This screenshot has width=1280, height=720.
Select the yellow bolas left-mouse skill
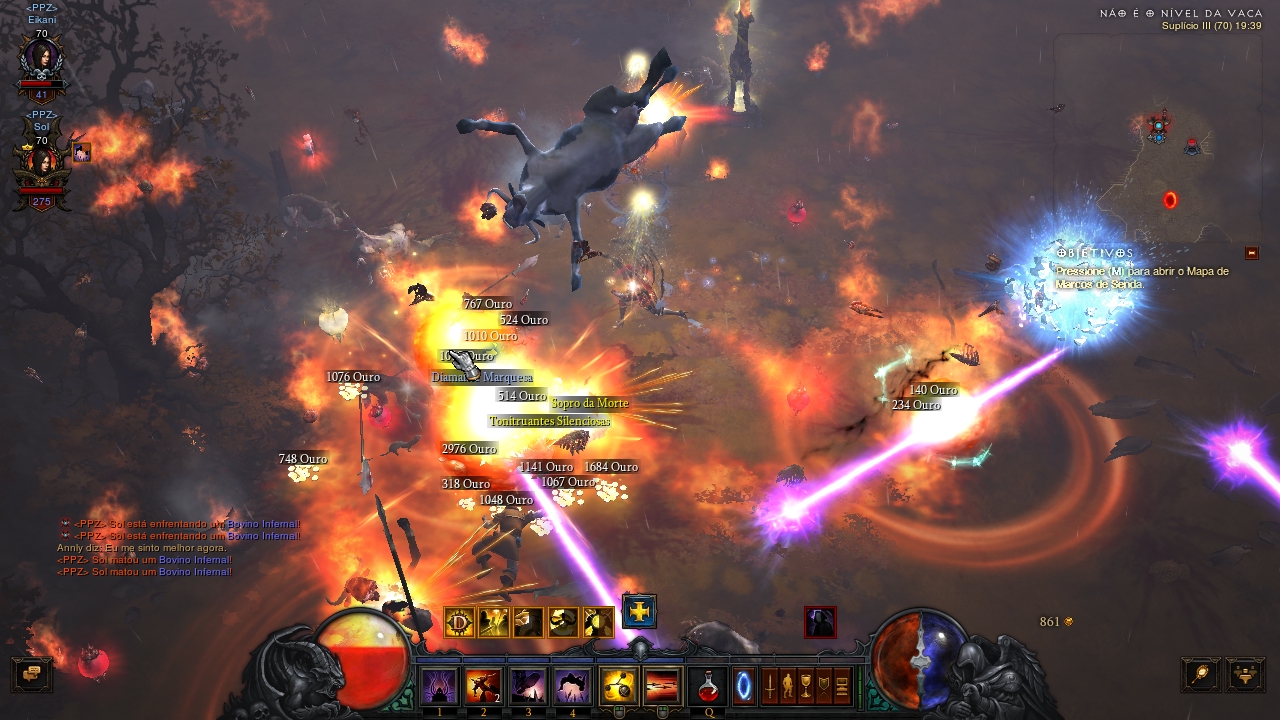point(618,686)
